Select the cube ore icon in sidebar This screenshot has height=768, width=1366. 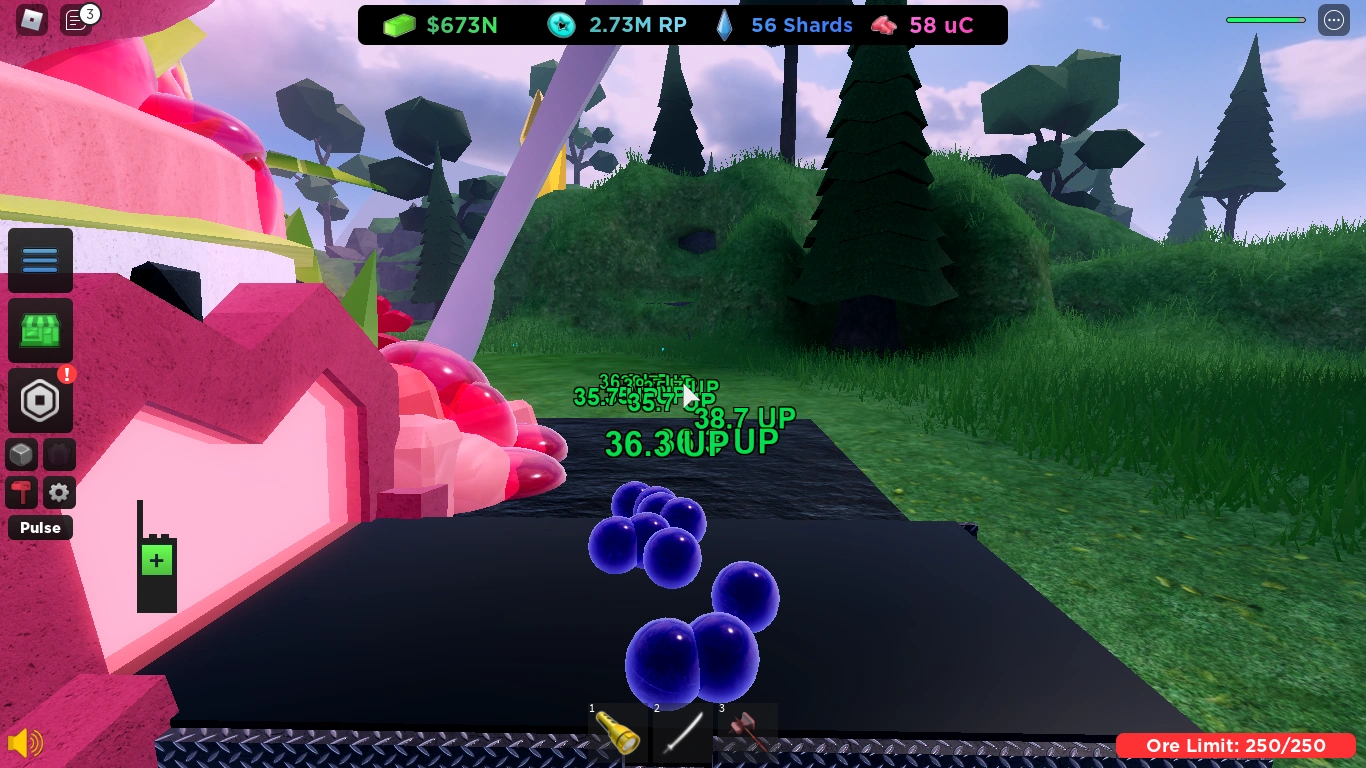[x=22, y=454]
